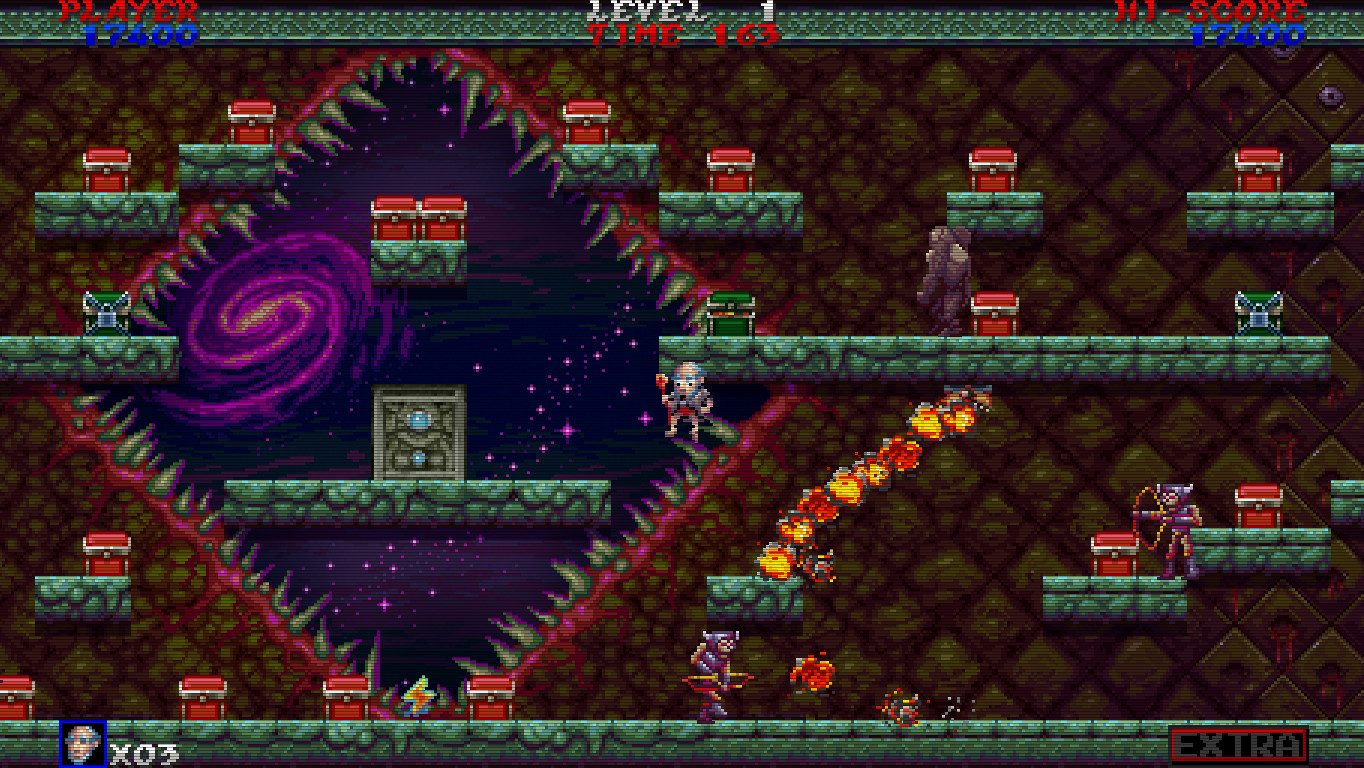Select the EXTRA letters bonus panel
Image resolution: width=1364 pixels, height=768 pixels.
tap(1239, 745)
